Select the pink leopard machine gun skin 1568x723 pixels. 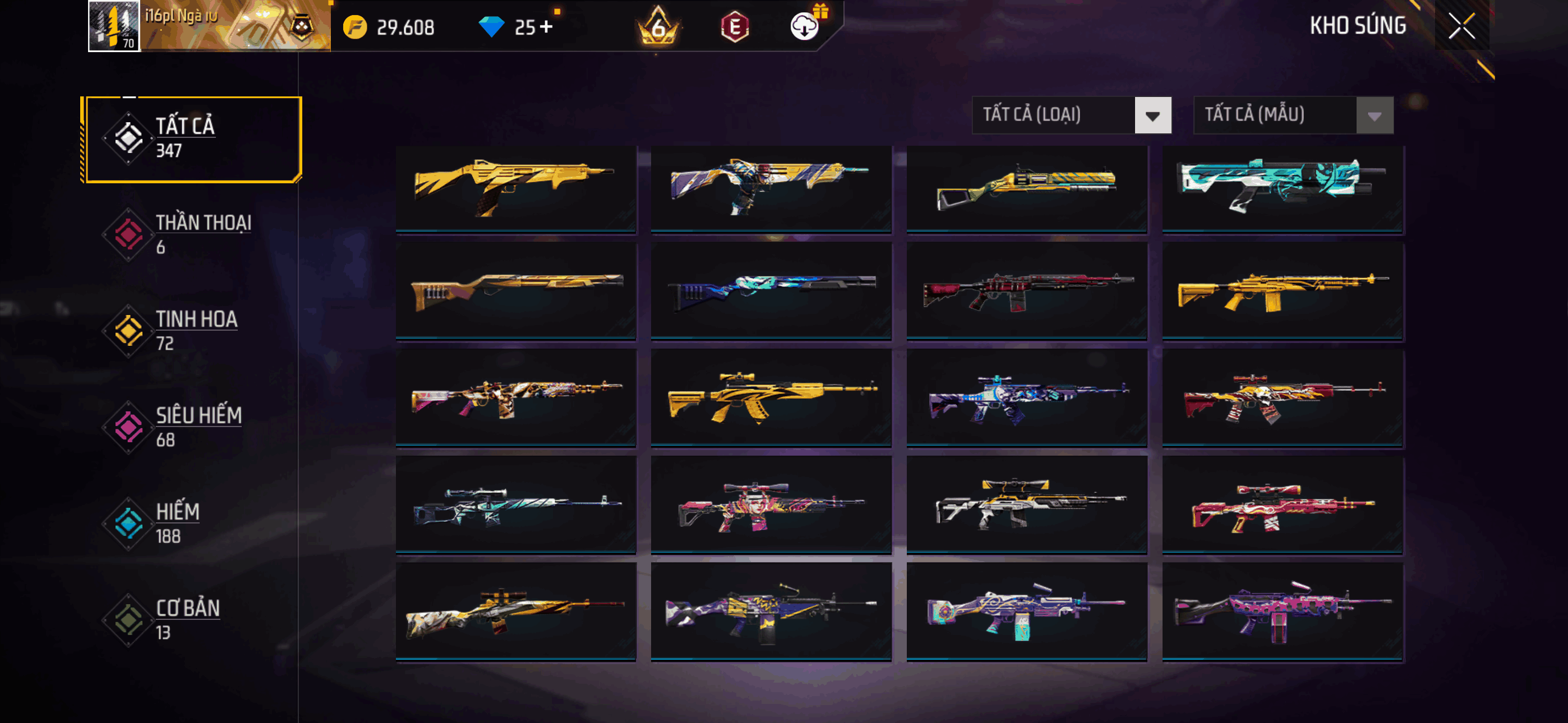coord(1282,610)
